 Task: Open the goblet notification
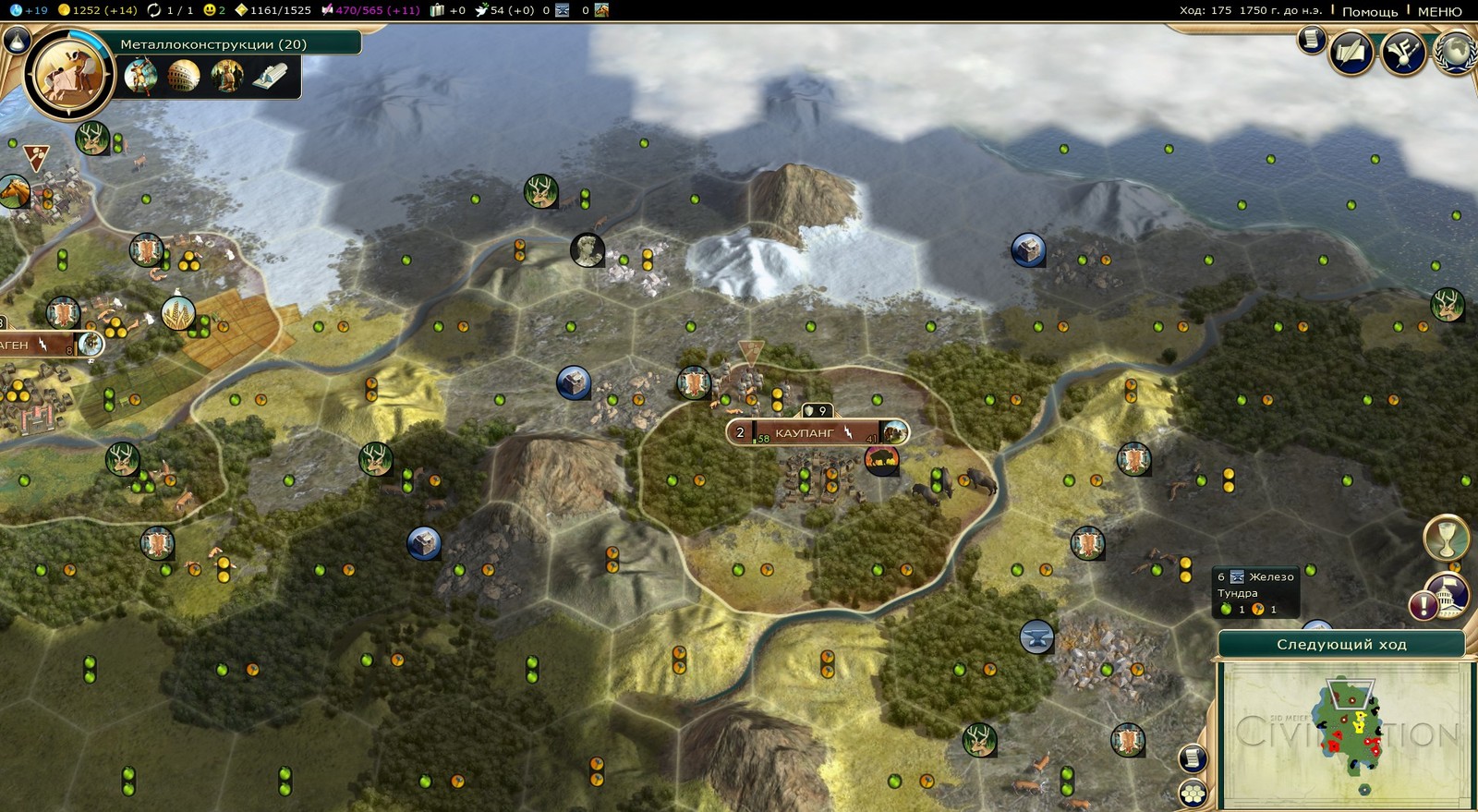1446,537
